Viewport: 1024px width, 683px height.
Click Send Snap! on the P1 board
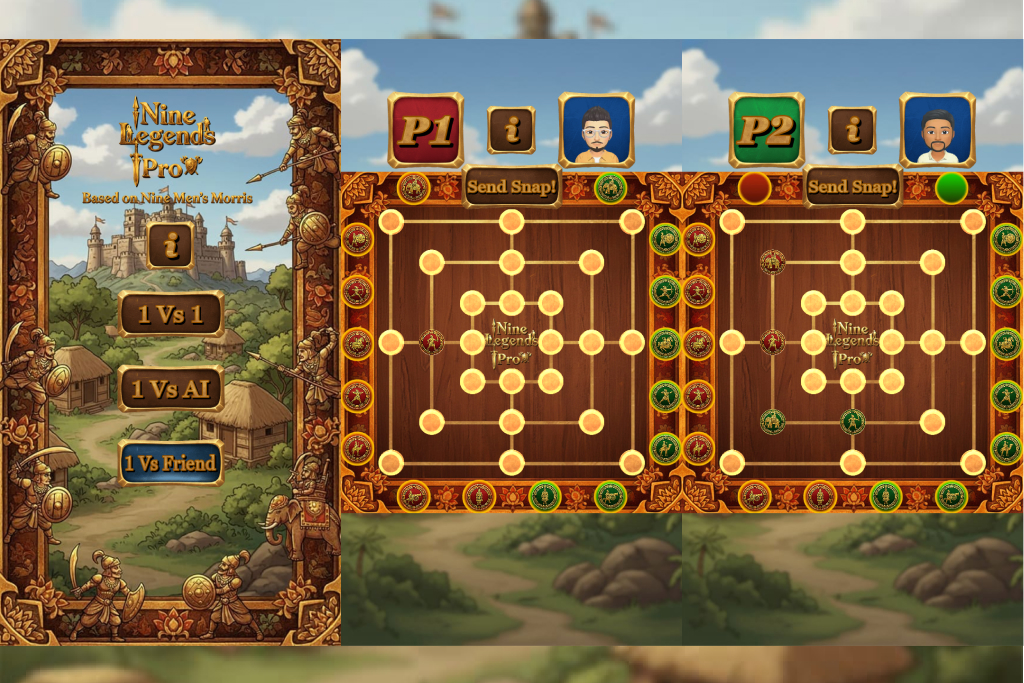point(511,186)
